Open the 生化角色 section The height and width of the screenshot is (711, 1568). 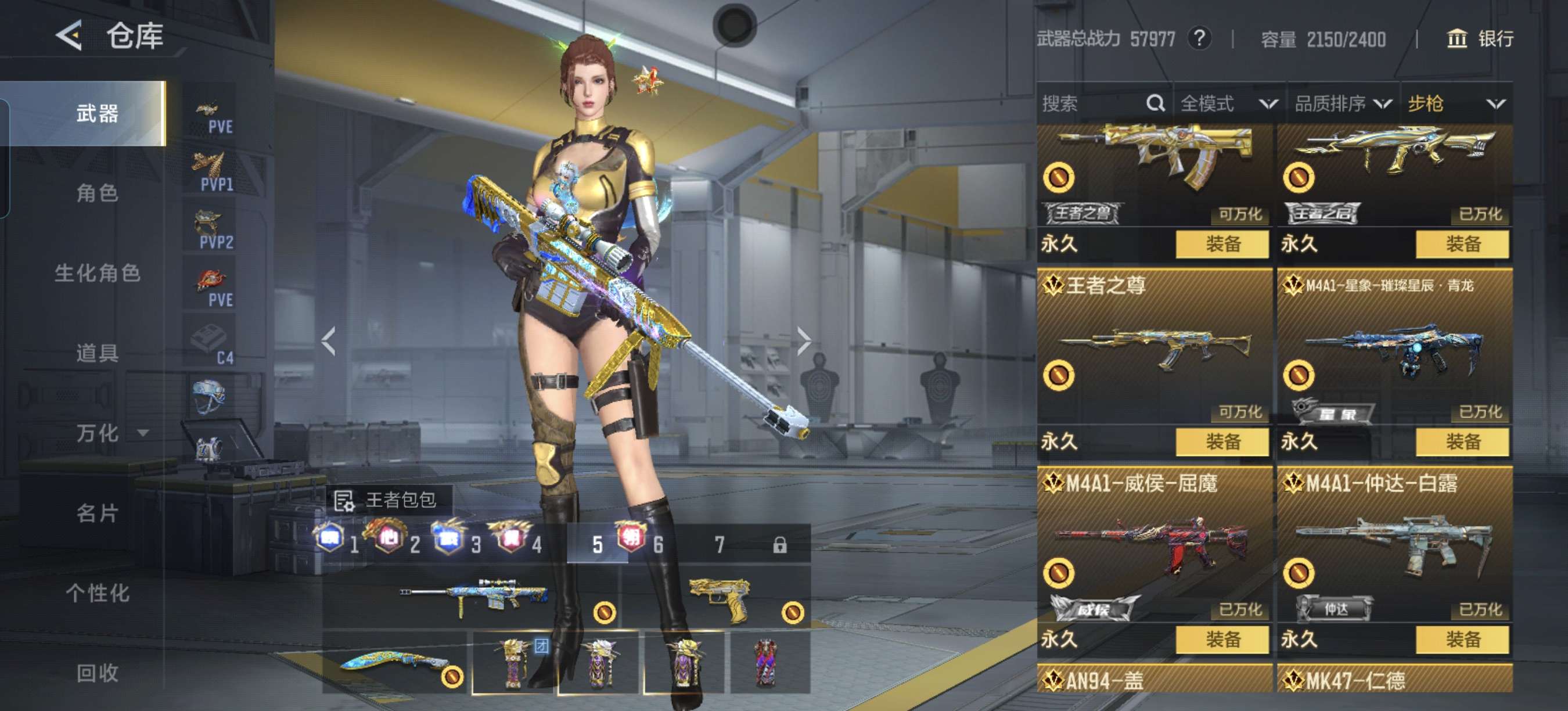tap(97, 272)
